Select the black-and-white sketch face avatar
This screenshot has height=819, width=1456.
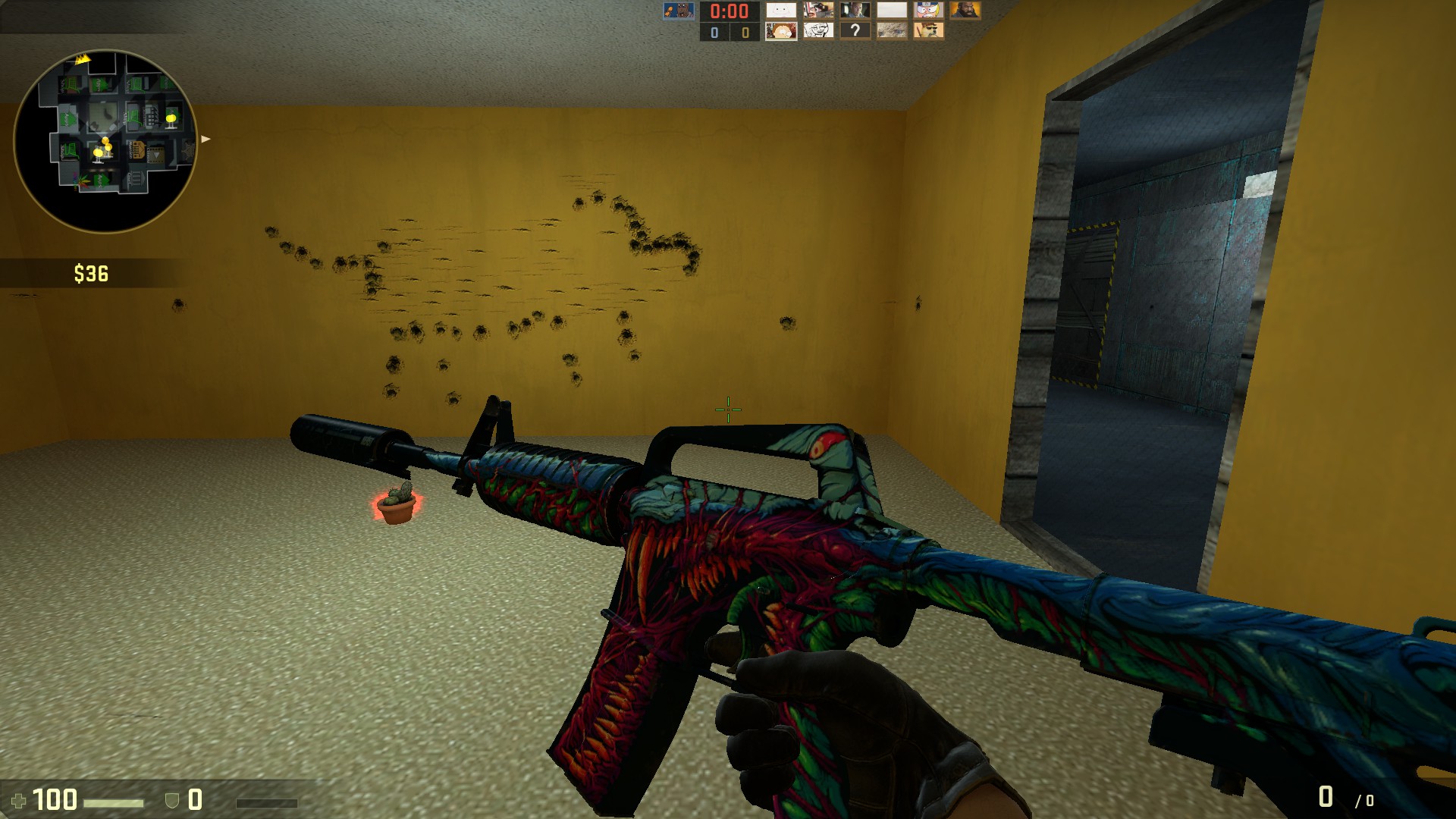pos(818,30)
